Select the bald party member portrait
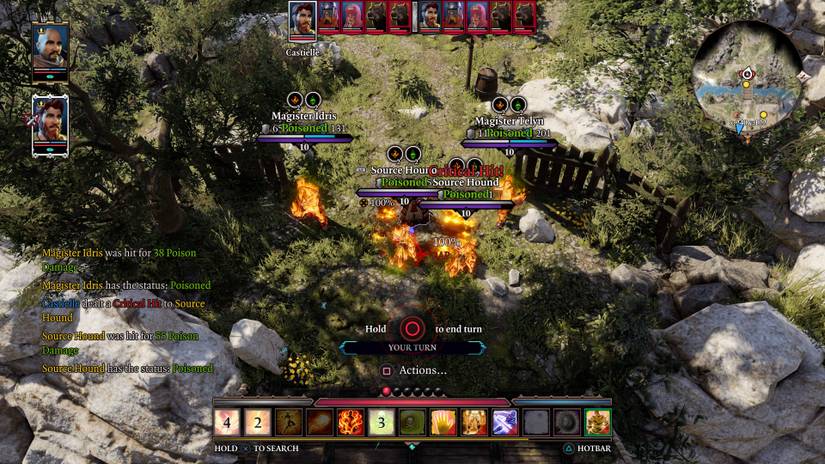825x464 pixels. point(50,46)
